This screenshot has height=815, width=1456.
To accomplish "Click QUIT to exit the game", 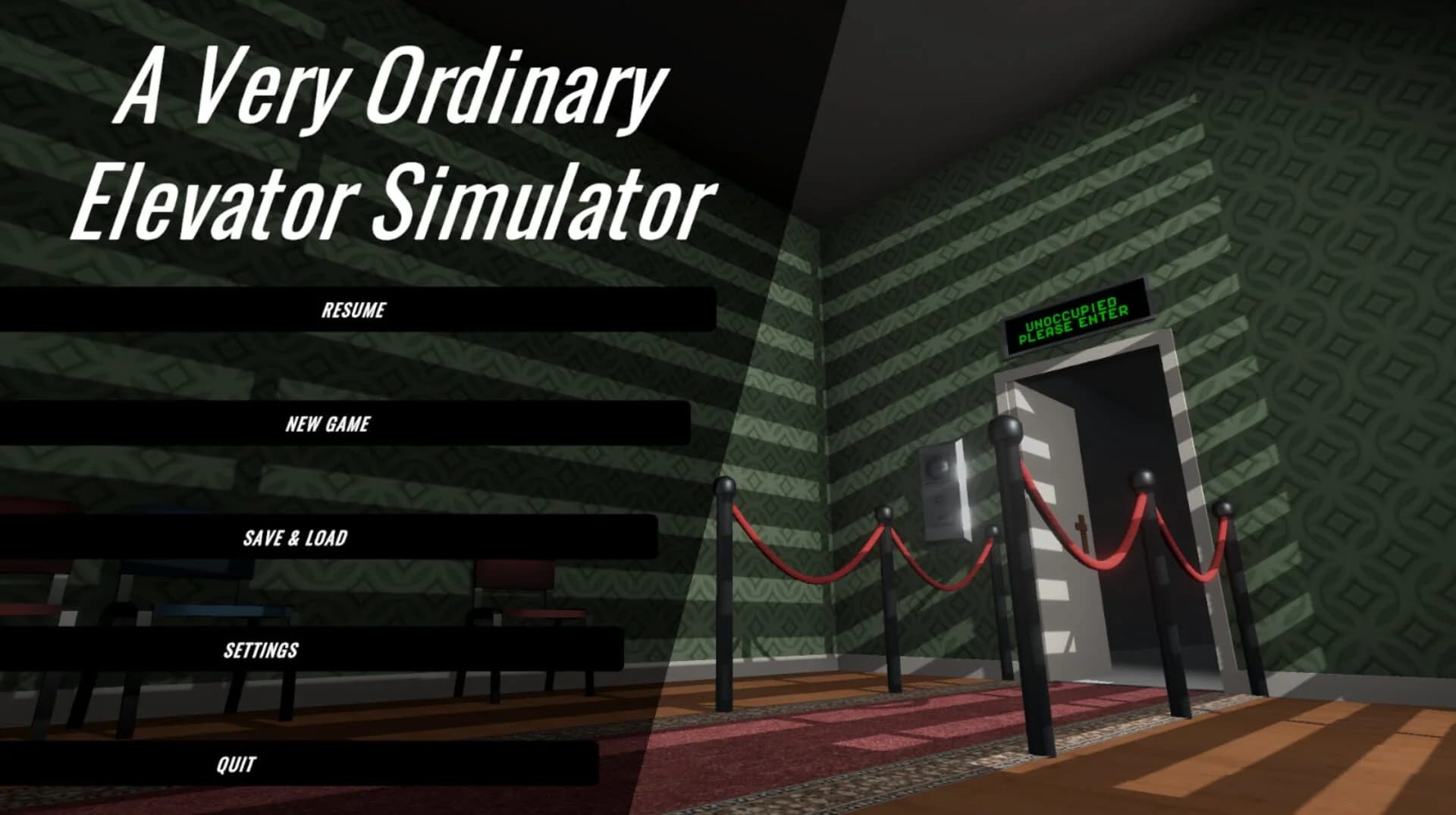I will point(235,763).
